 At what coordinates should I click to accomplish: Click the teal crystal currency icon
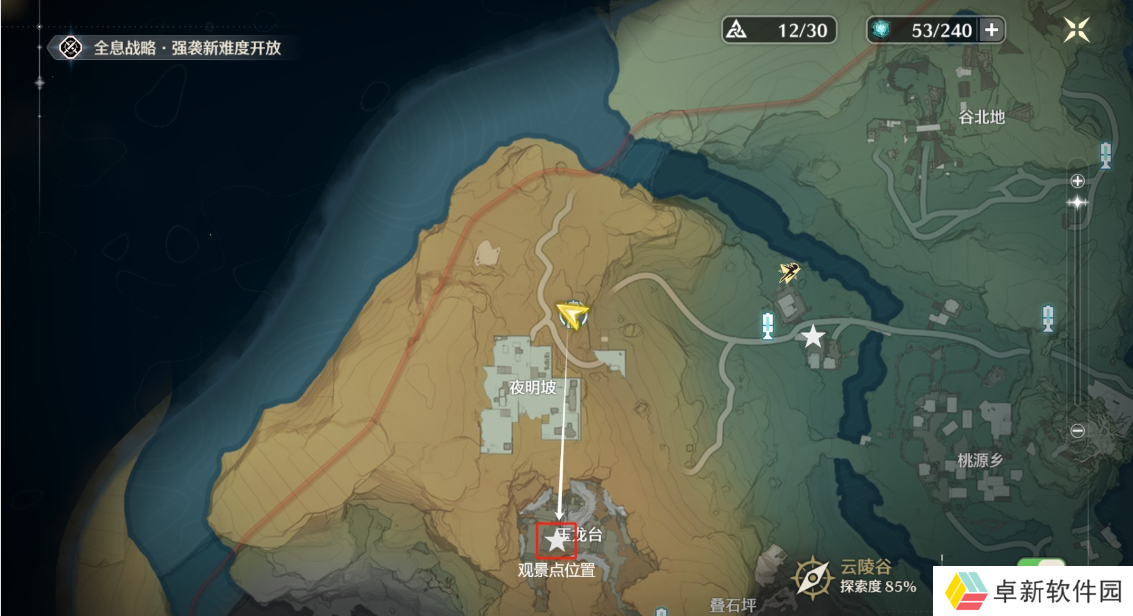tap(881, 30)
